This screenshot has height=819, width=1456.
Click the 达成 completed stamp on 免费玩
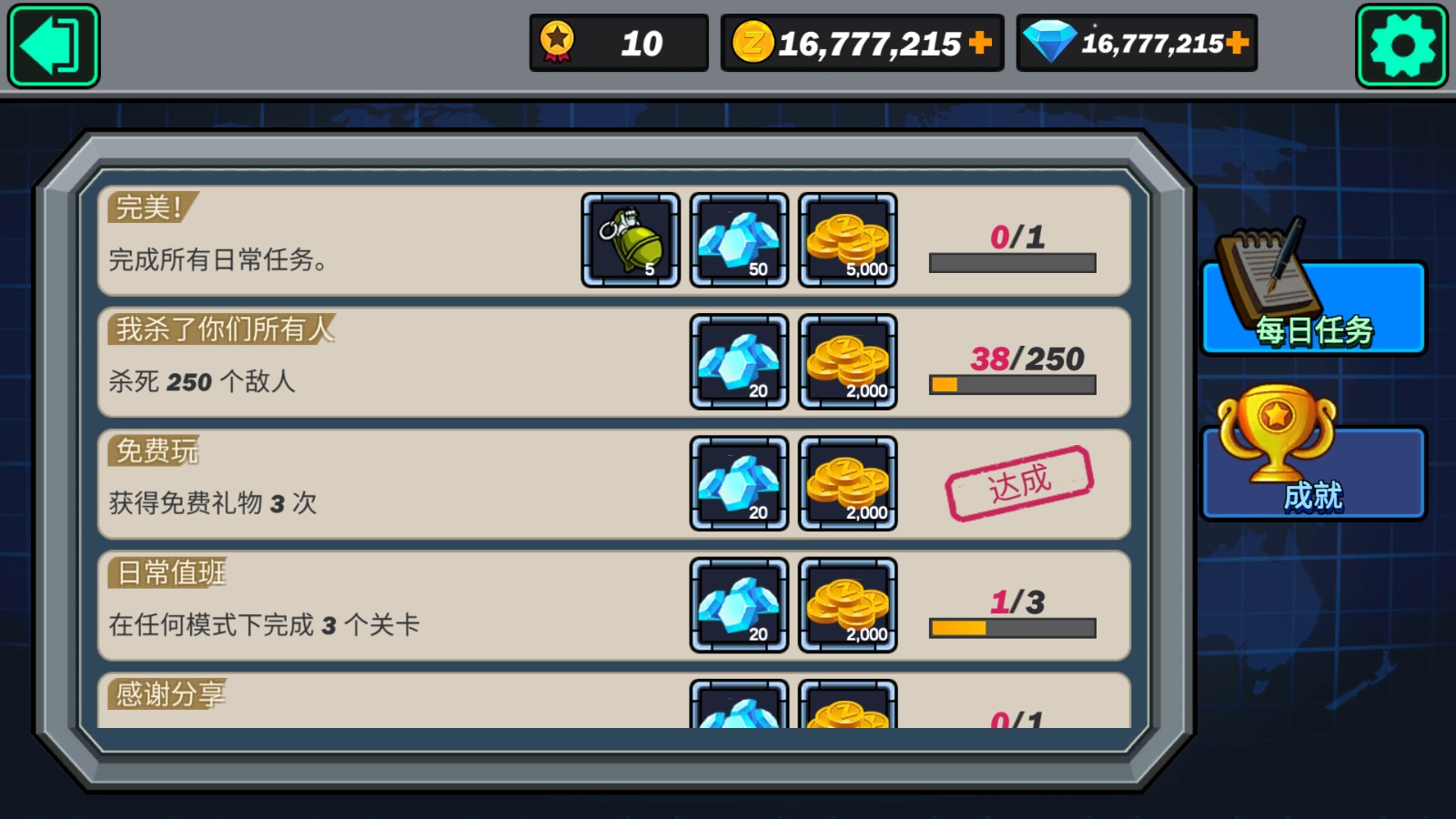point(1019,482)
